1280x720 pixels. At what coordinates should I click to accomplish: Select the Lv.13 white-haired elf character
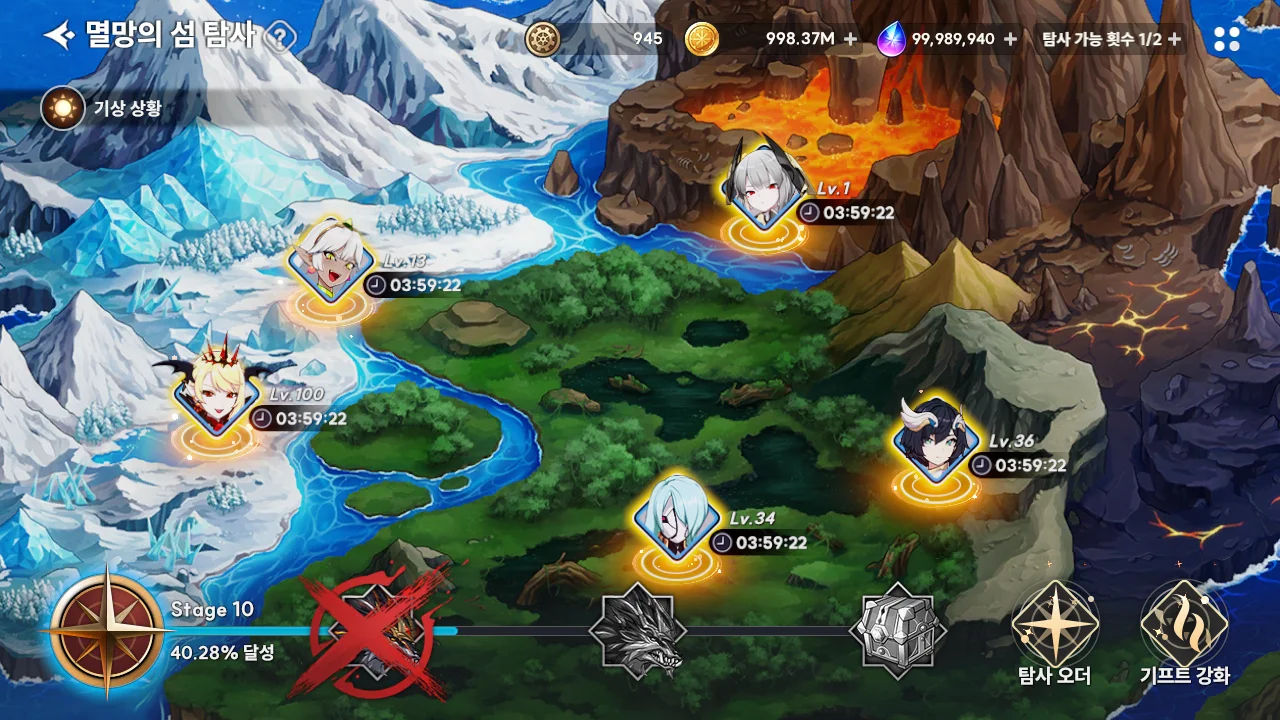point(329,262)
